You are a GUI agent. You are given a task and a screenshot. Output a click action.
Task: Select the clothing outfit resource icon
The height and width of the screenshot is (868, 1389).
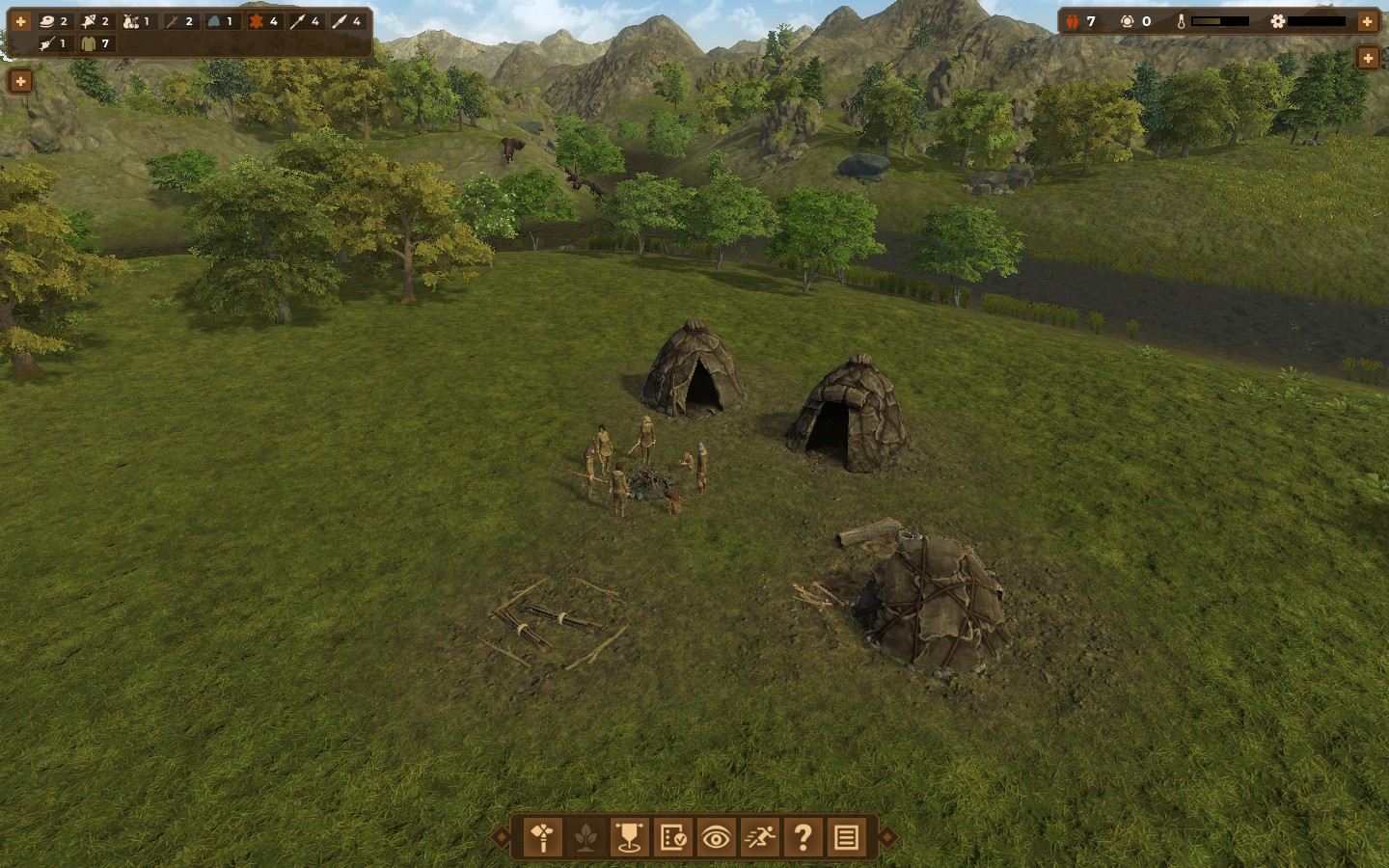coord(89,43)
